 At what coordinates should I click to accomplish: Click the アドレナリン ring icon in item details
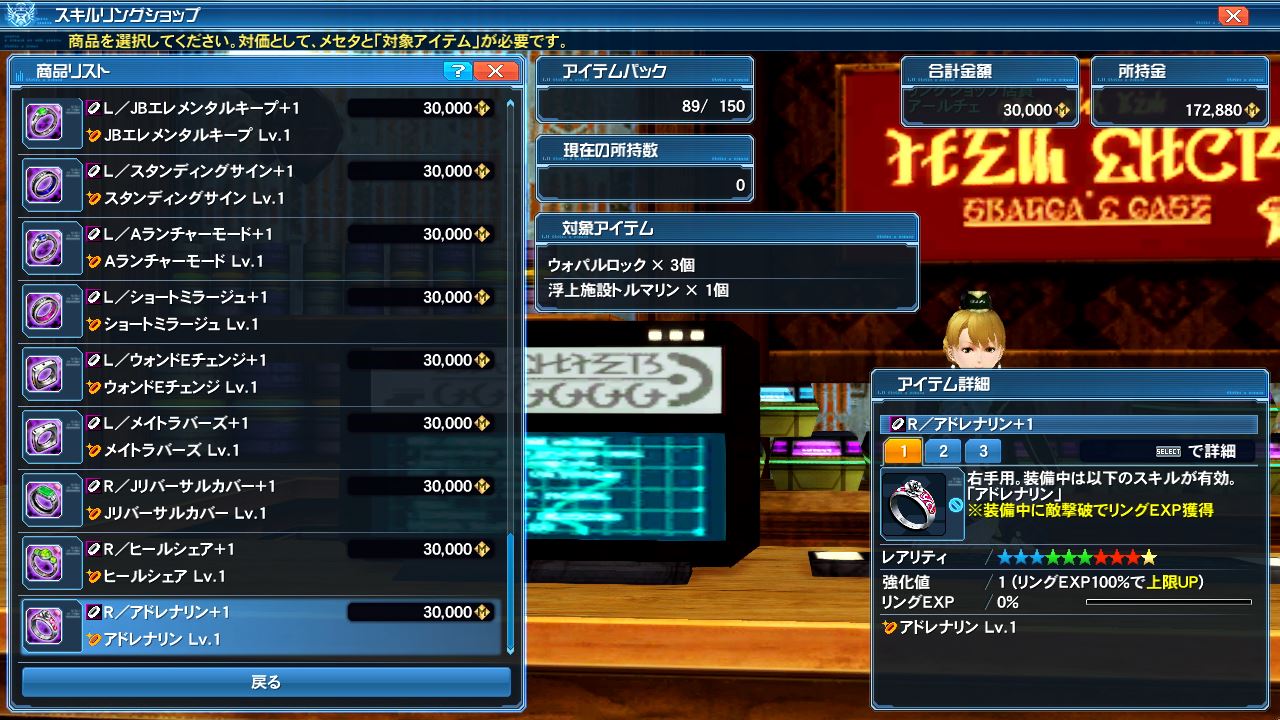coord(913,505)
